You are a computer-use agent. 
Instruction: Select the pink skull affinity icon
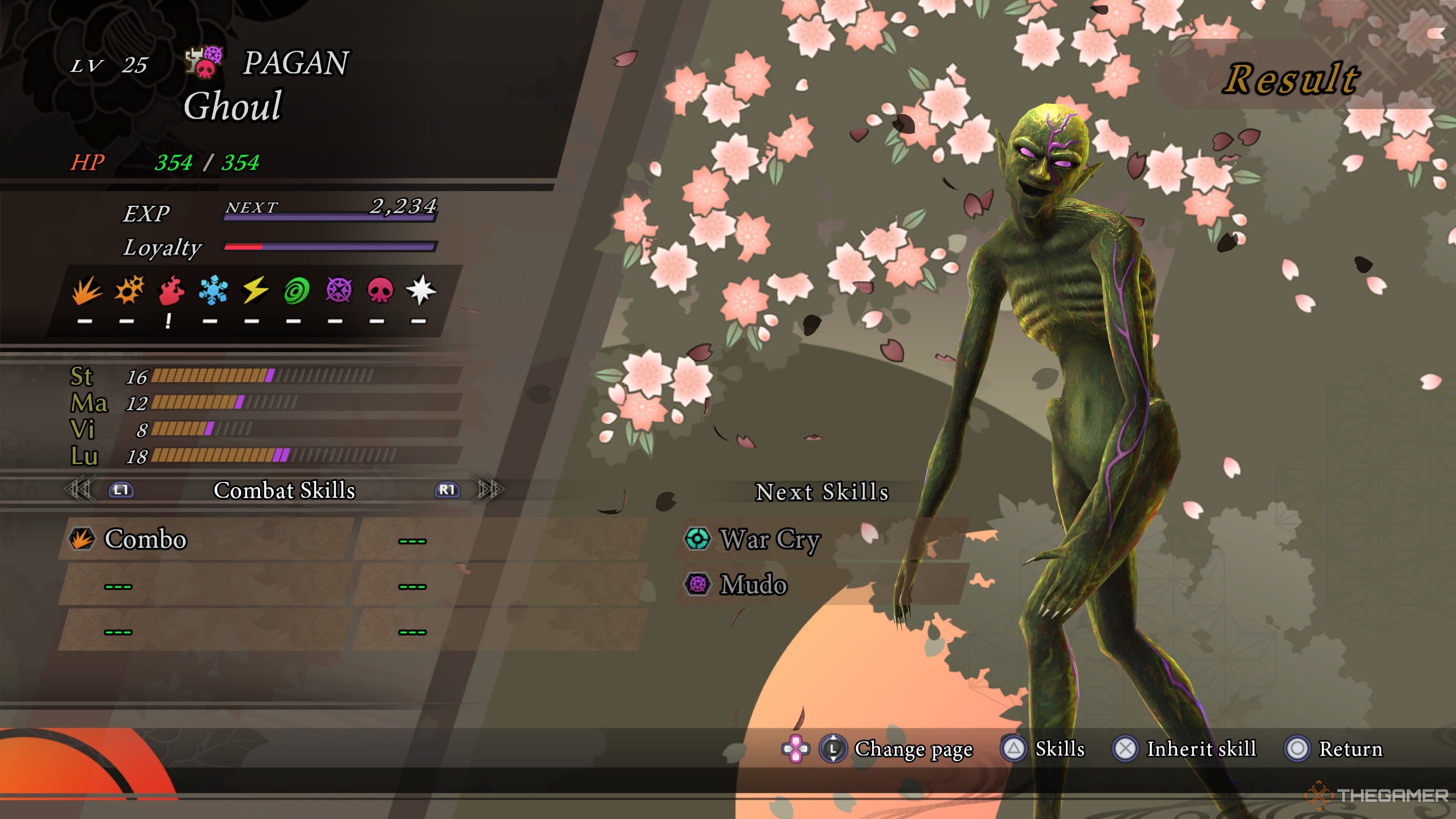(x=380, y=290)
